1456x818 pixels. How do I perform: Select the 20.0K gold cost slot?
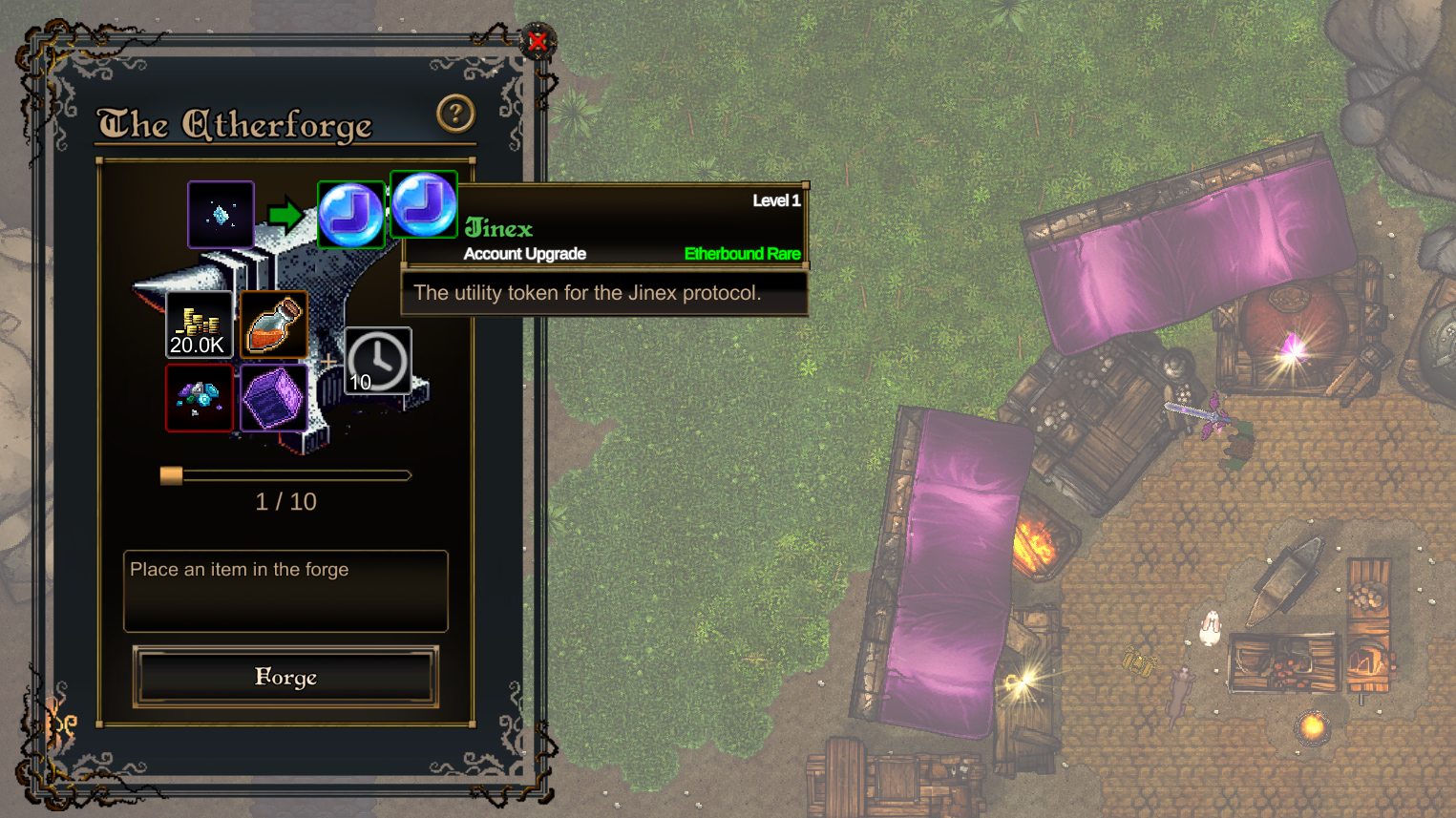point(199,325)
